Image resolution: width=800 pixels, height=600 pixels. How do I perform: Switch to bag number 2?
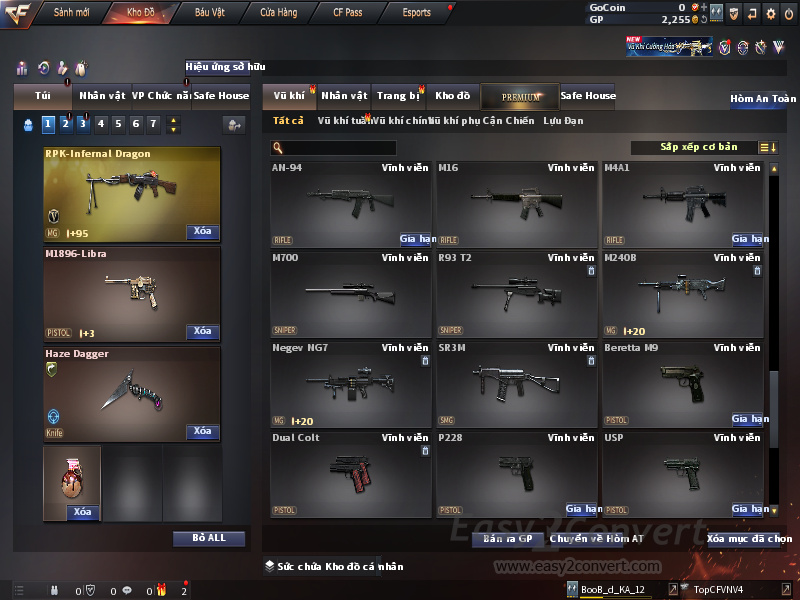tap(65, 124)
